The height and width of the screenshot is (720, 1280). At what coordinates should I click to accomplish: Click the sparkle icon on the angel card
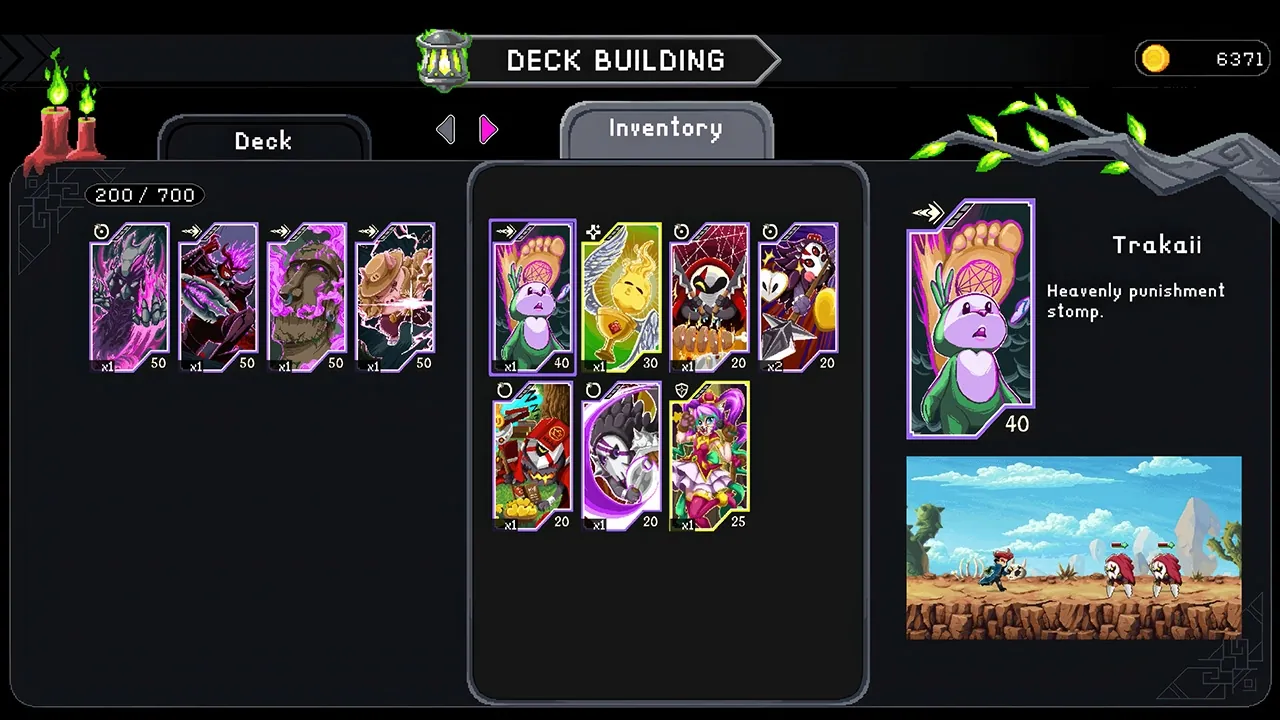[x=592, y=231]
